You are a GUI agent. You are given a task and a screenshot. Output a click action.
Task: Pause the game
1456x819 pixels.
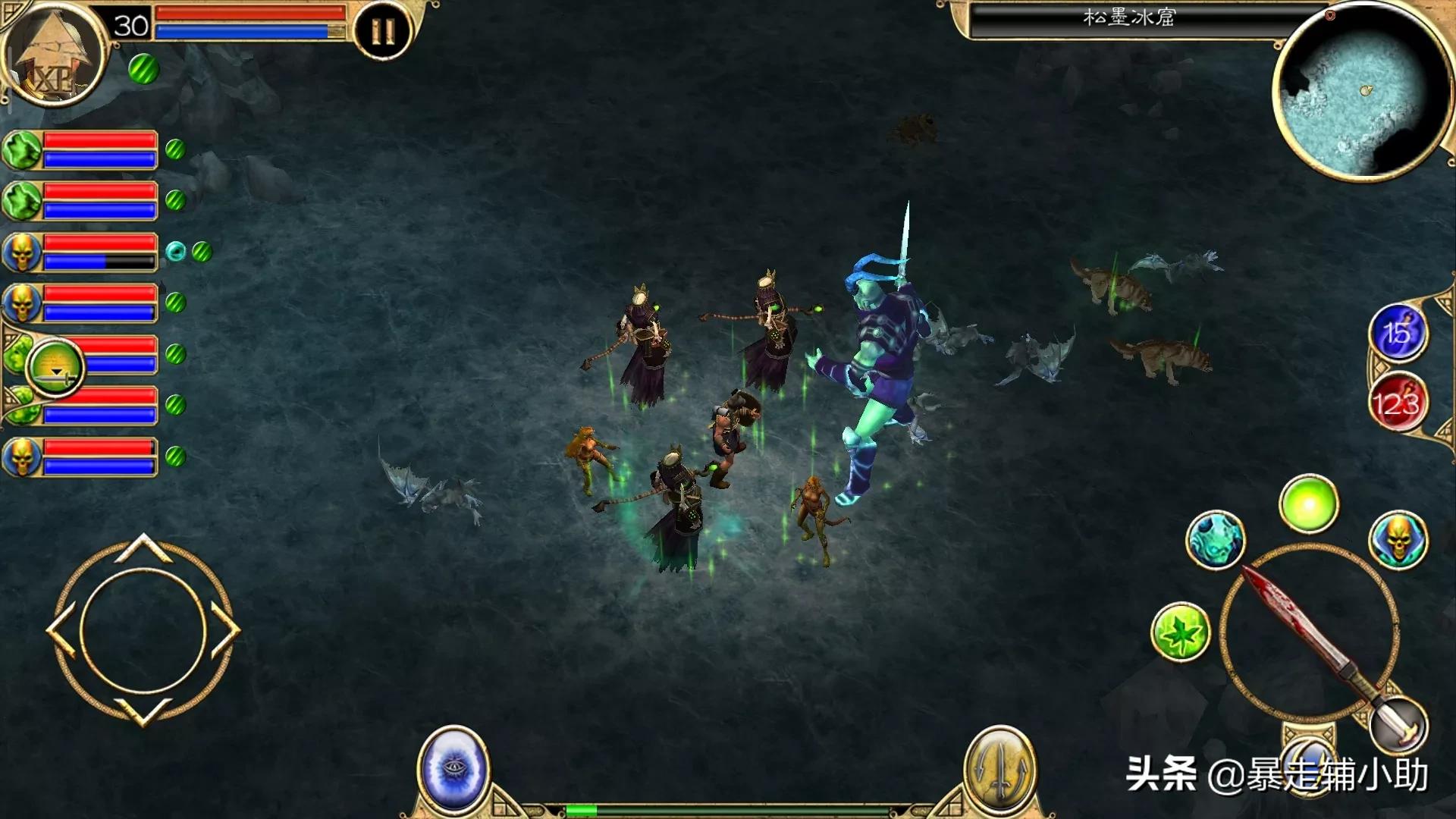383,31
